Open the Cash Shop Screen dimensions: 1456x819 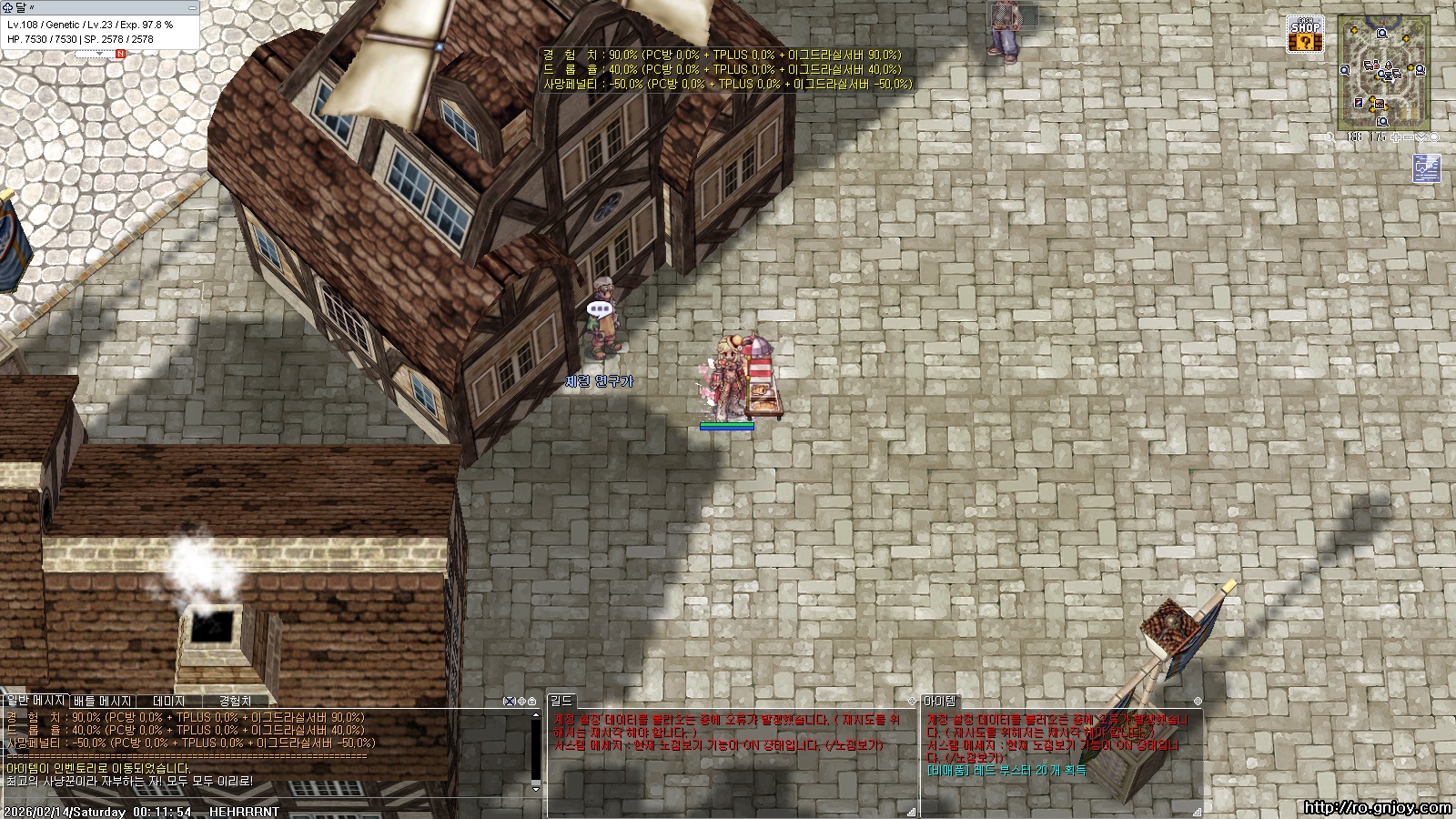tap(1305, 35)
